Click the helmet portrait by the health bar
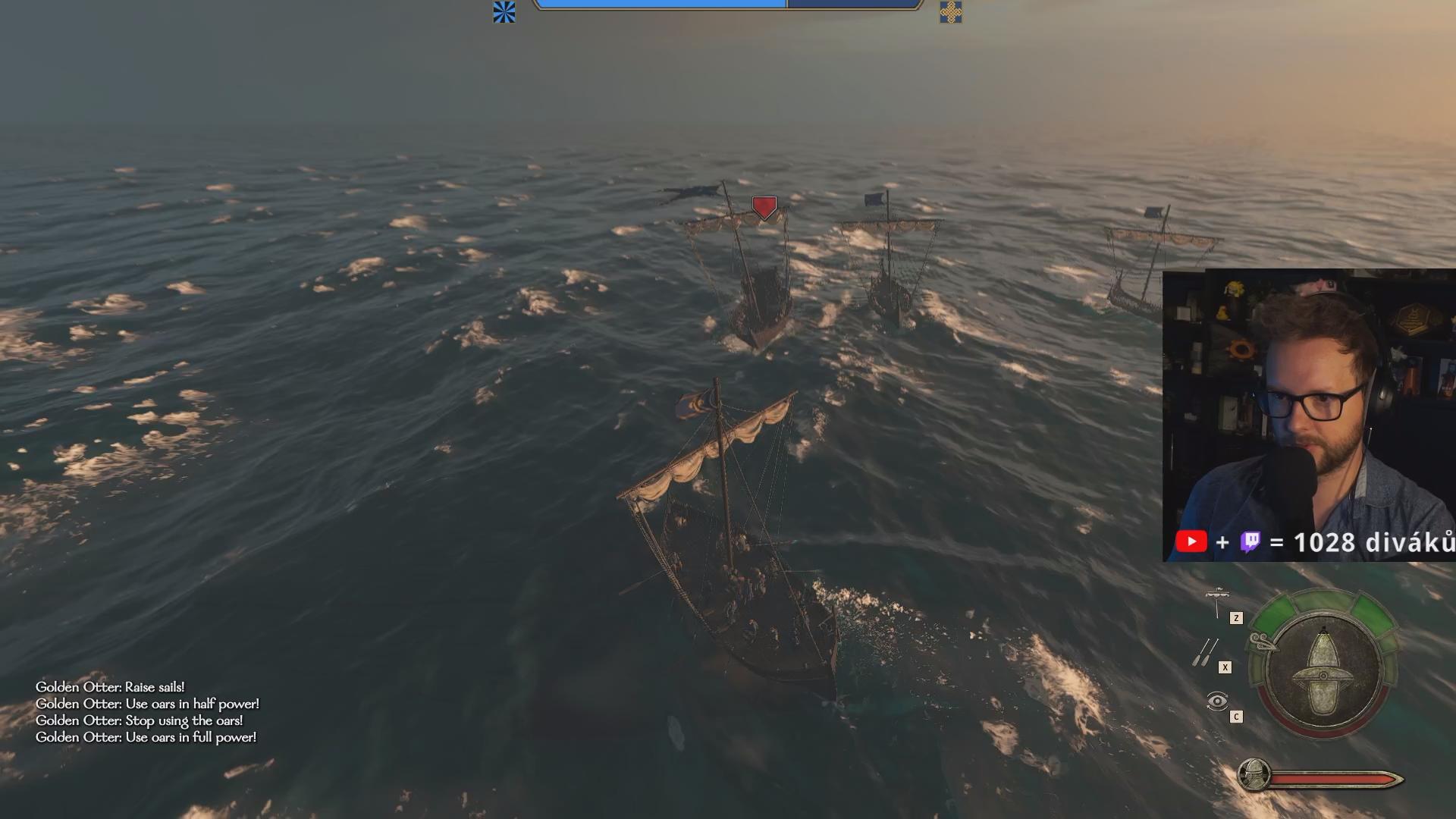The height and width of the screenshot is (819, 1456). coord(1254,775)
